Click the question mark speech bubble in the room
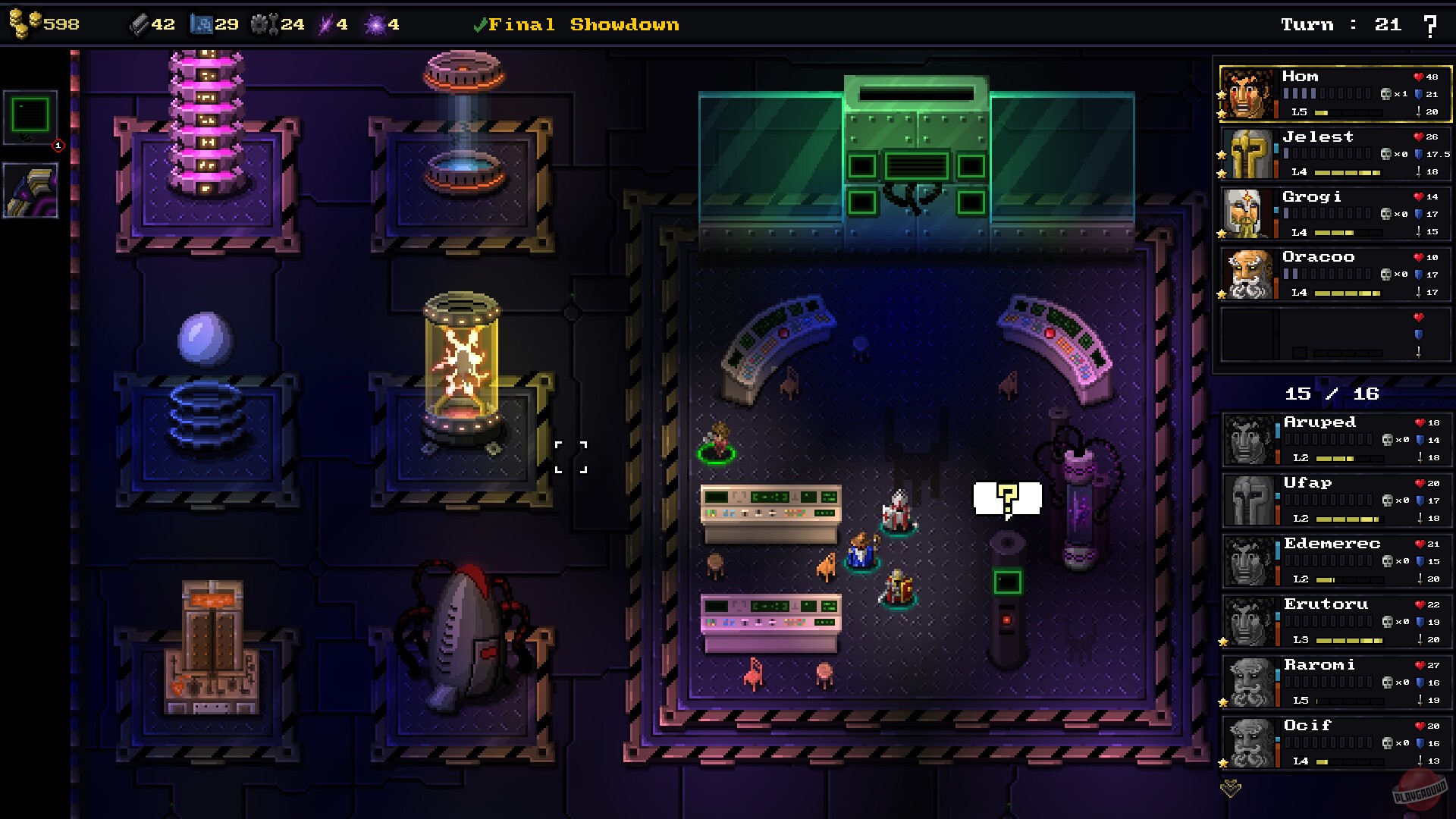 click(1008, 497)
